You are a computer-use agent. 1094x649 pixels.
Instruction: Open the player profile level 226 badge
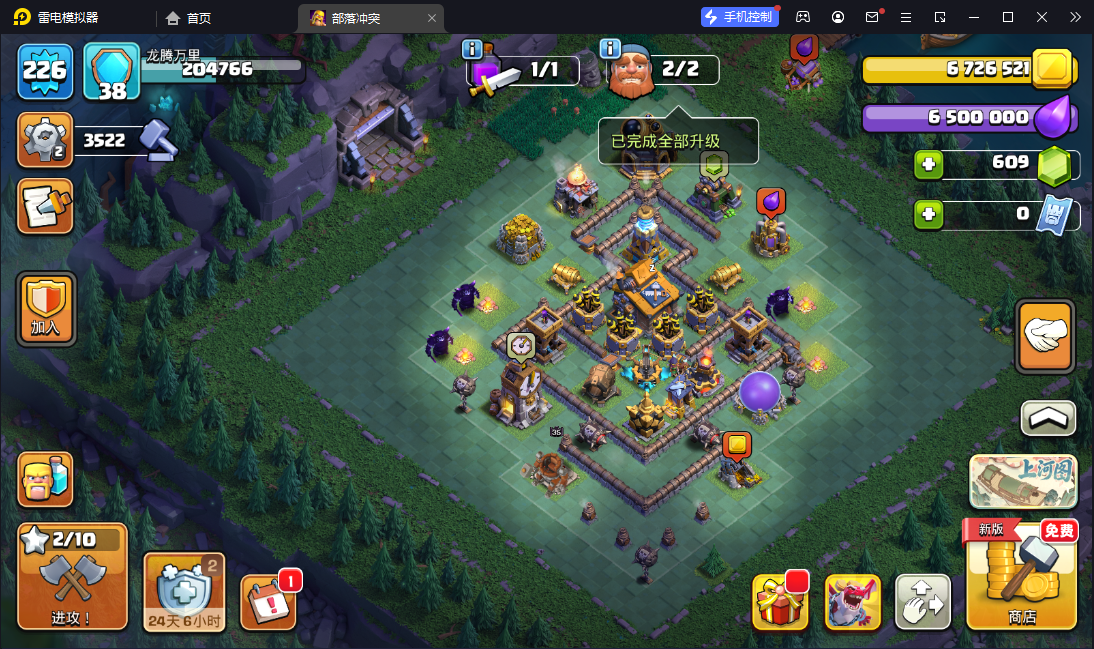coord(45,70)
